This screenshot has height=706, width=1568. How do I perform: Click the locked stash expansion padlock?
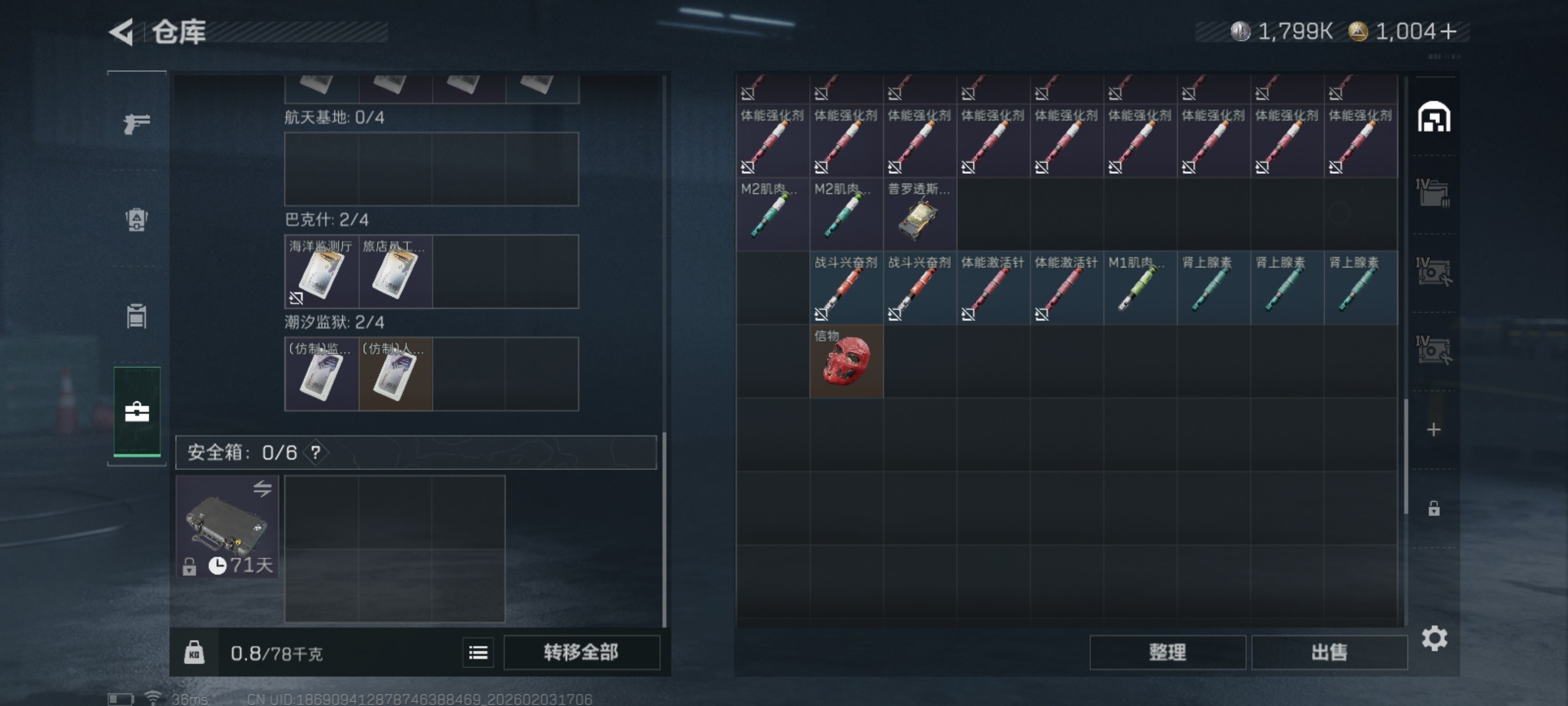[1434, 509]
